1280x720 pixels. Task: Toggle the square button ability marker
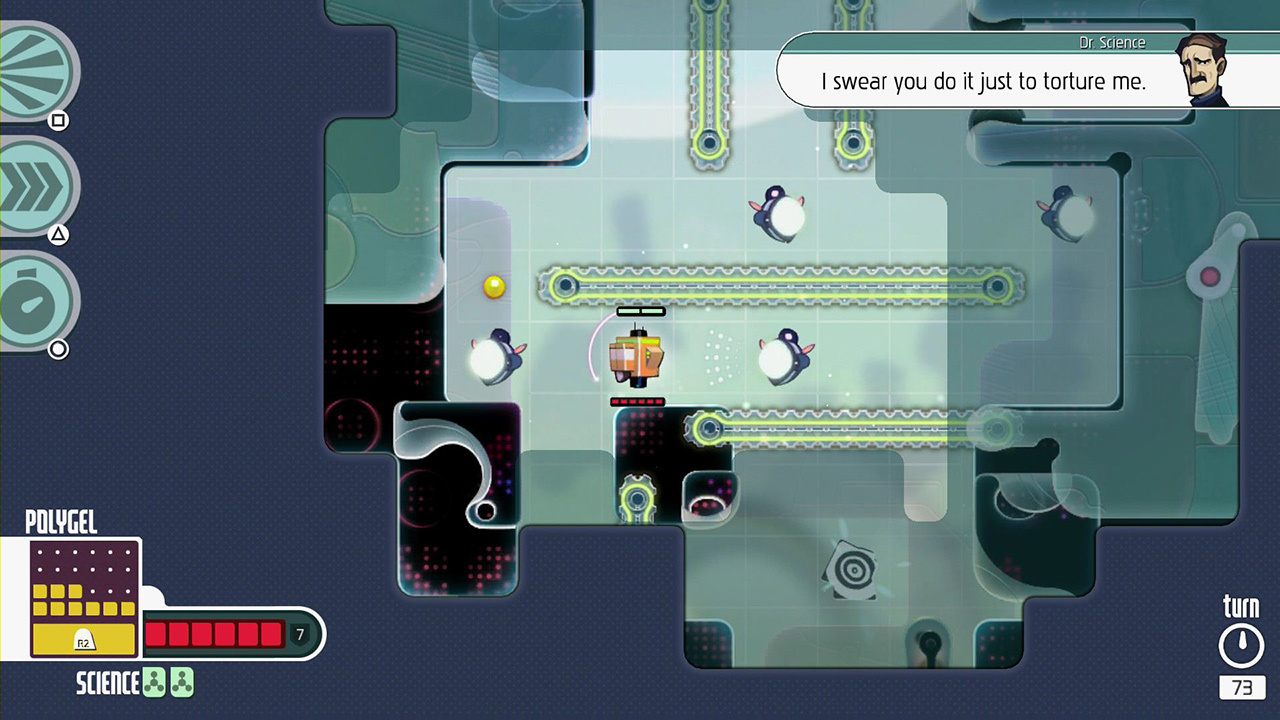click(57, 121)
